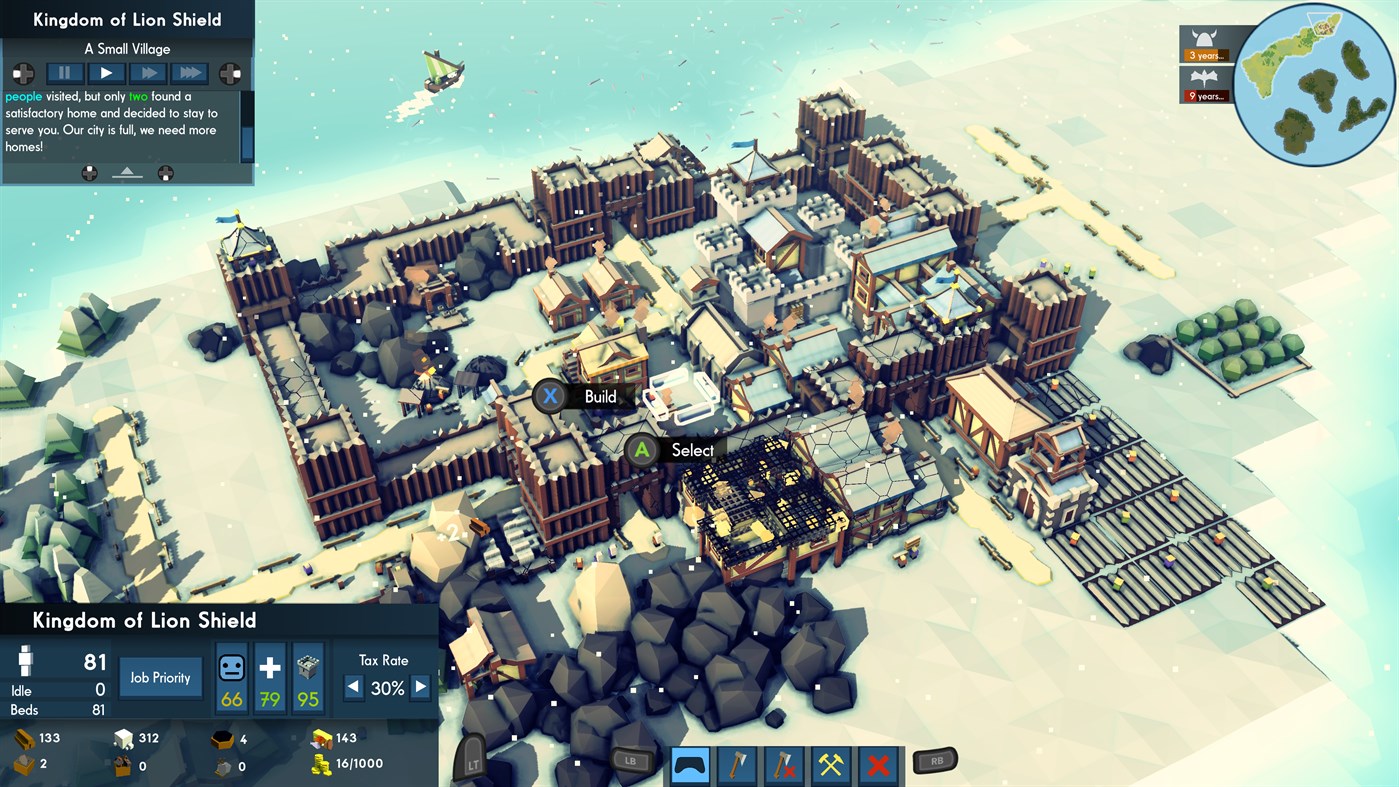Select the cancel chopping axe tool

coord(783,765)
